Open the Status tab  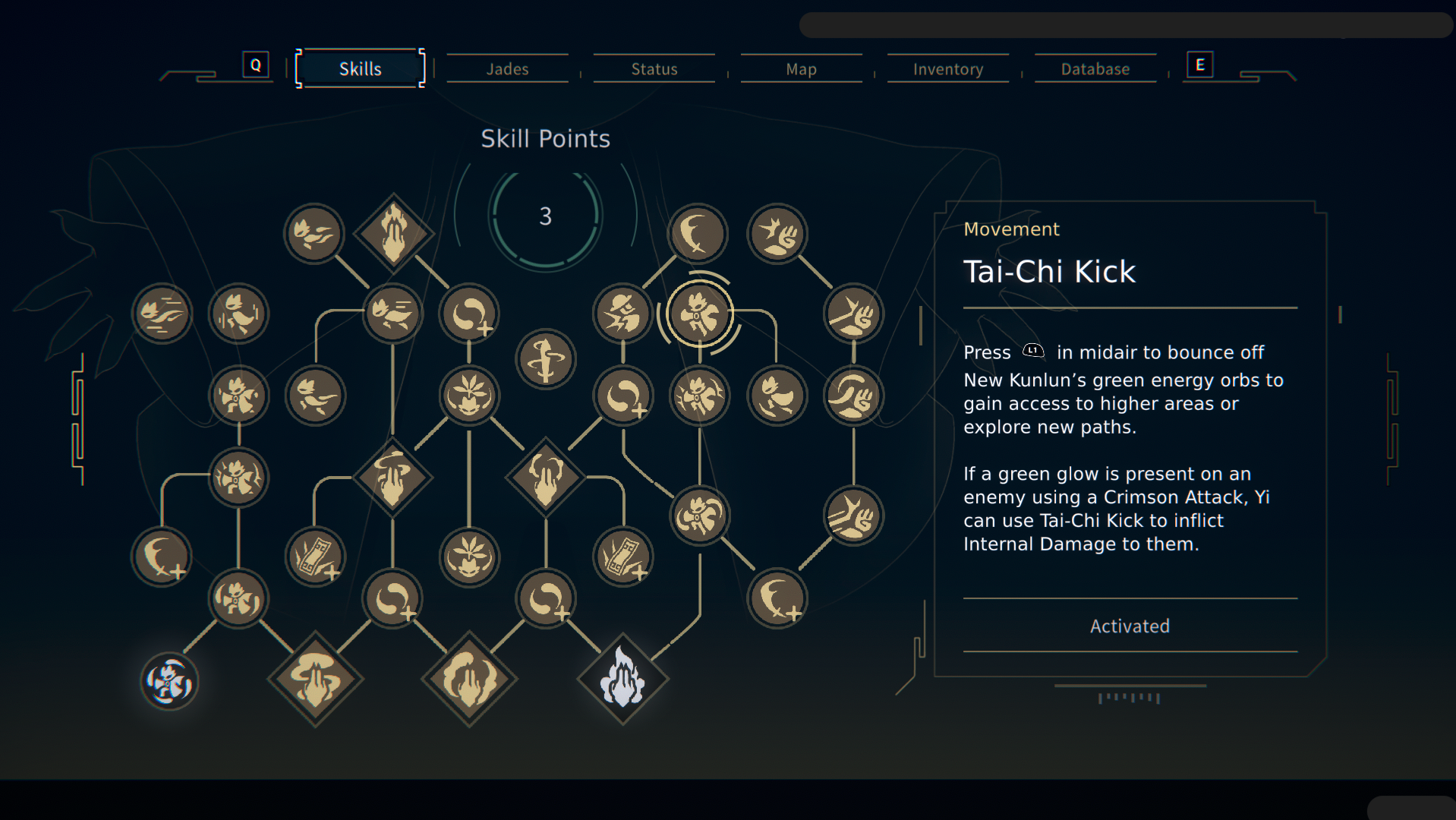pos(654,69)
